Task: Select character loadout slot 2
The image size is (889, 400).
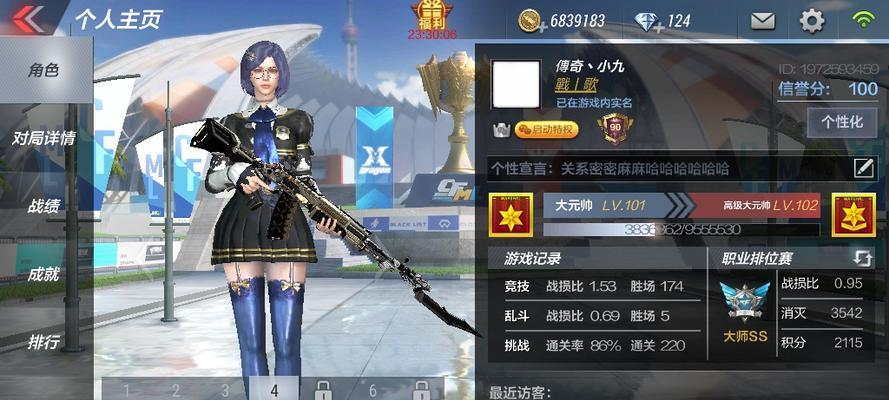Action: [x=176, y=390]
